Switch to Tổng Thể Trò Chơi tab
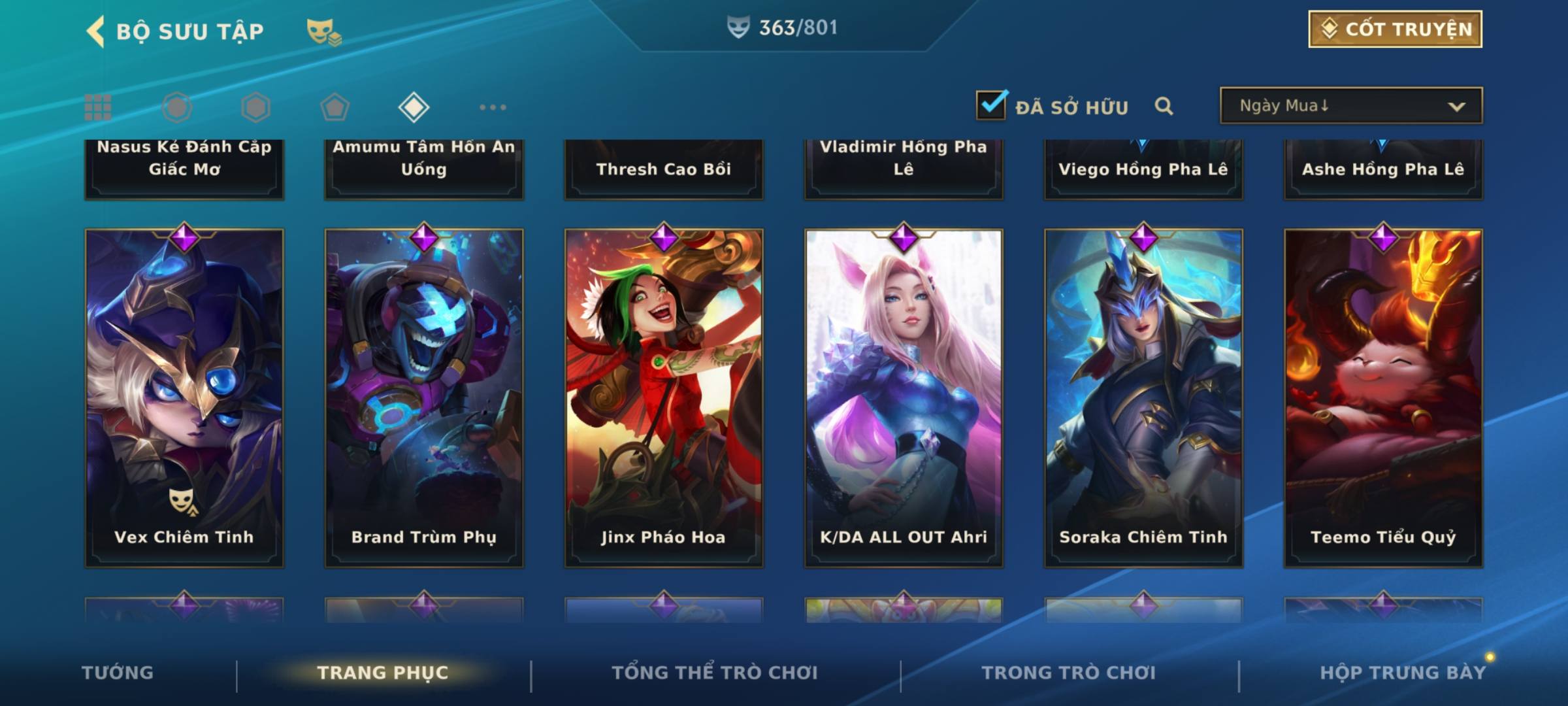 pos(715,673)
